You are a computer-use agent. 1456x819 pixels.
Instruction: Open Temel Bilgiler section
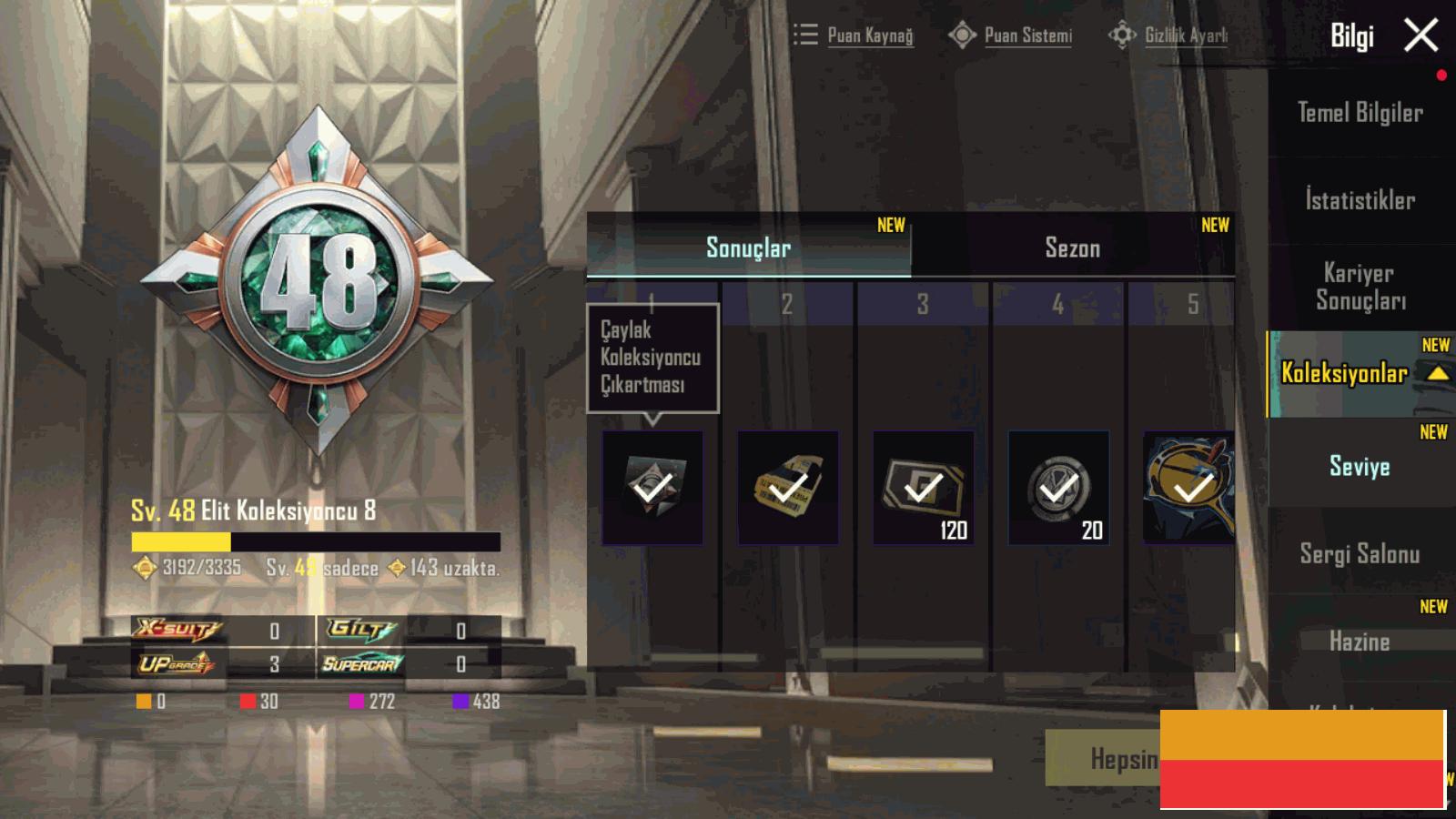[x=1360, y=113]
